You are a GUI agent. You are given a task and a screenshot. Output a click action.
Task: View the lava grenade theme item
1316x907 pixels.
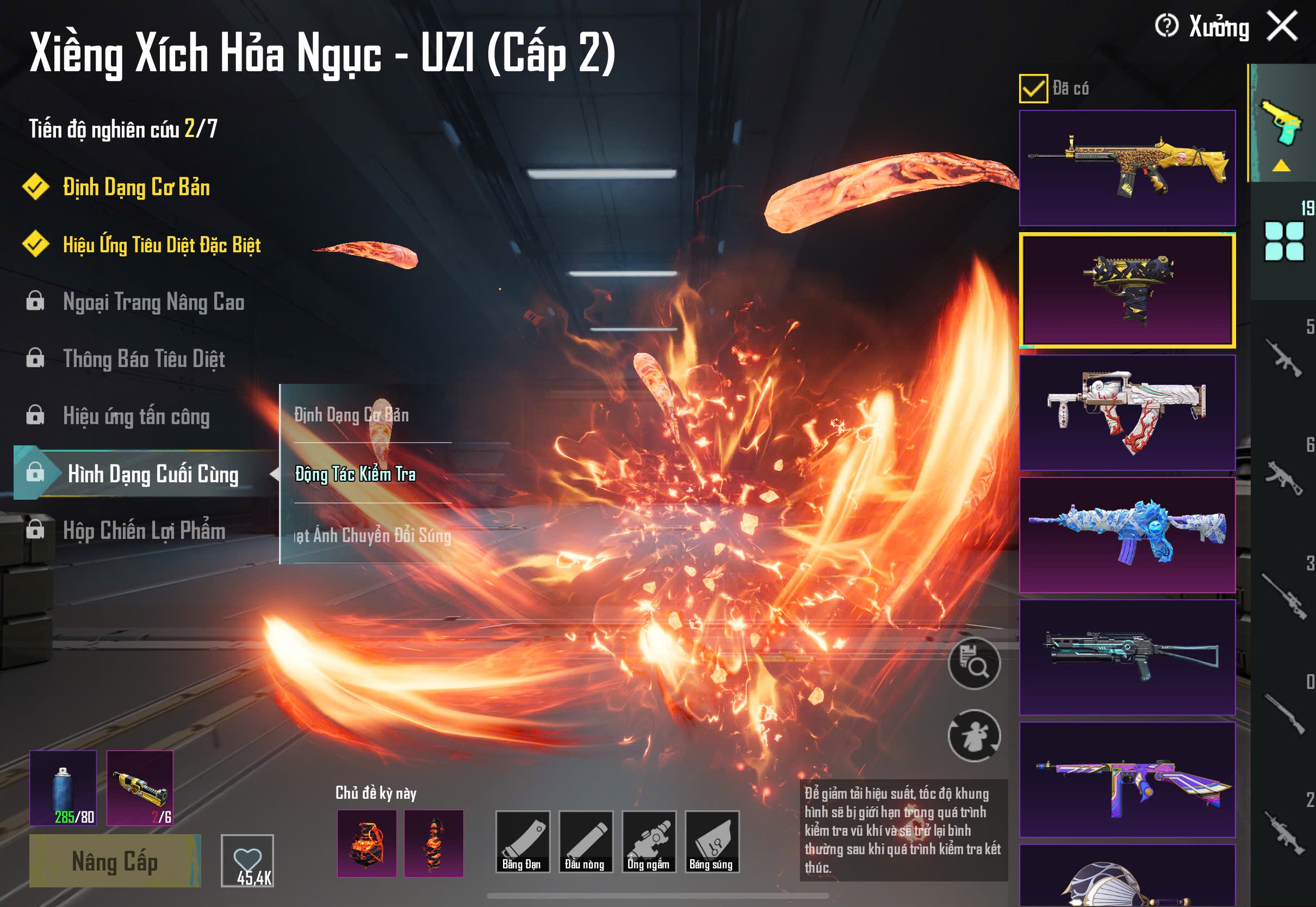click(367, 843)
